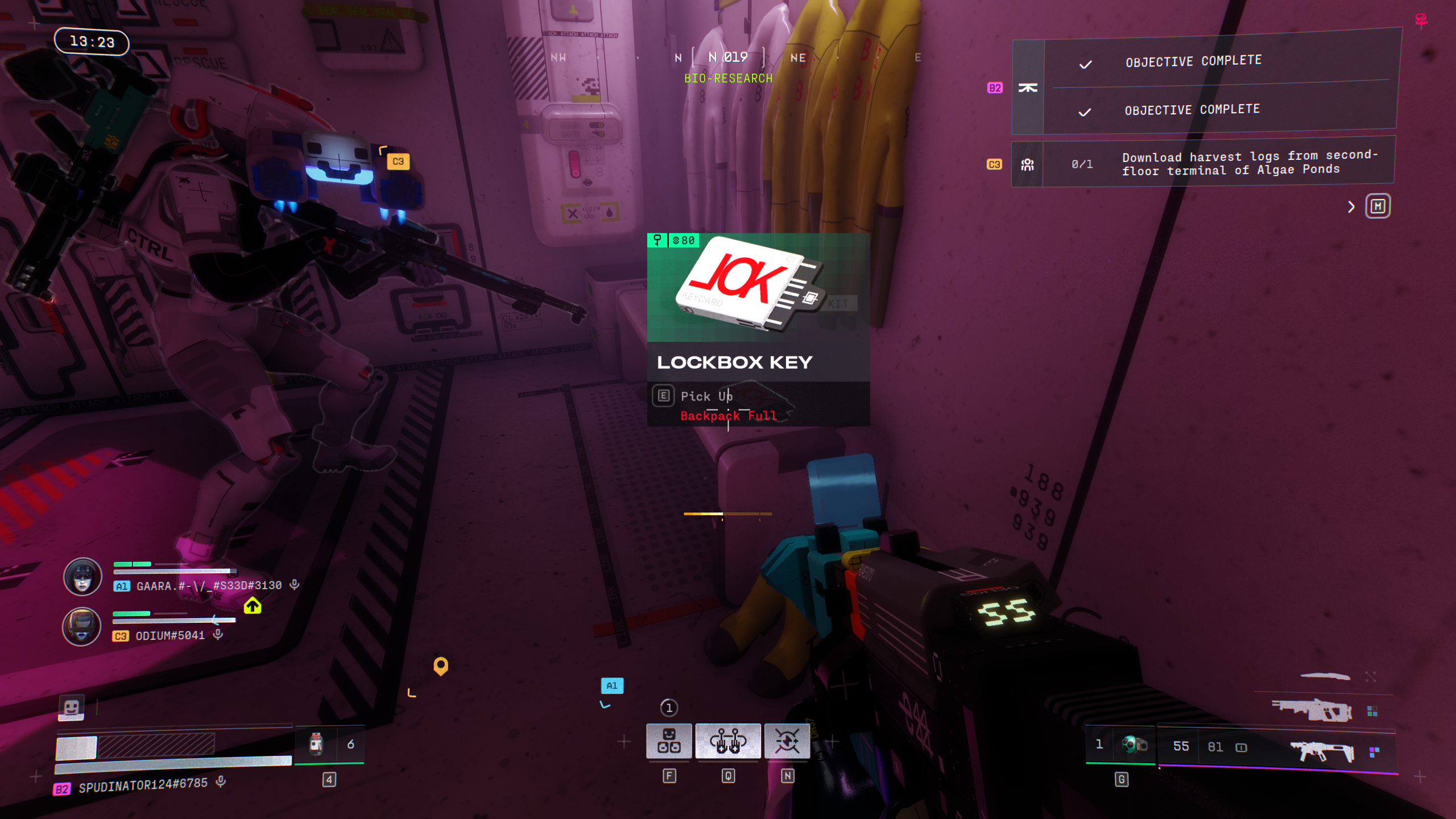Select the emote wheel icon above F key
Screen dimensions: 1456x819
pyautogui.click(x=670, y=741)
